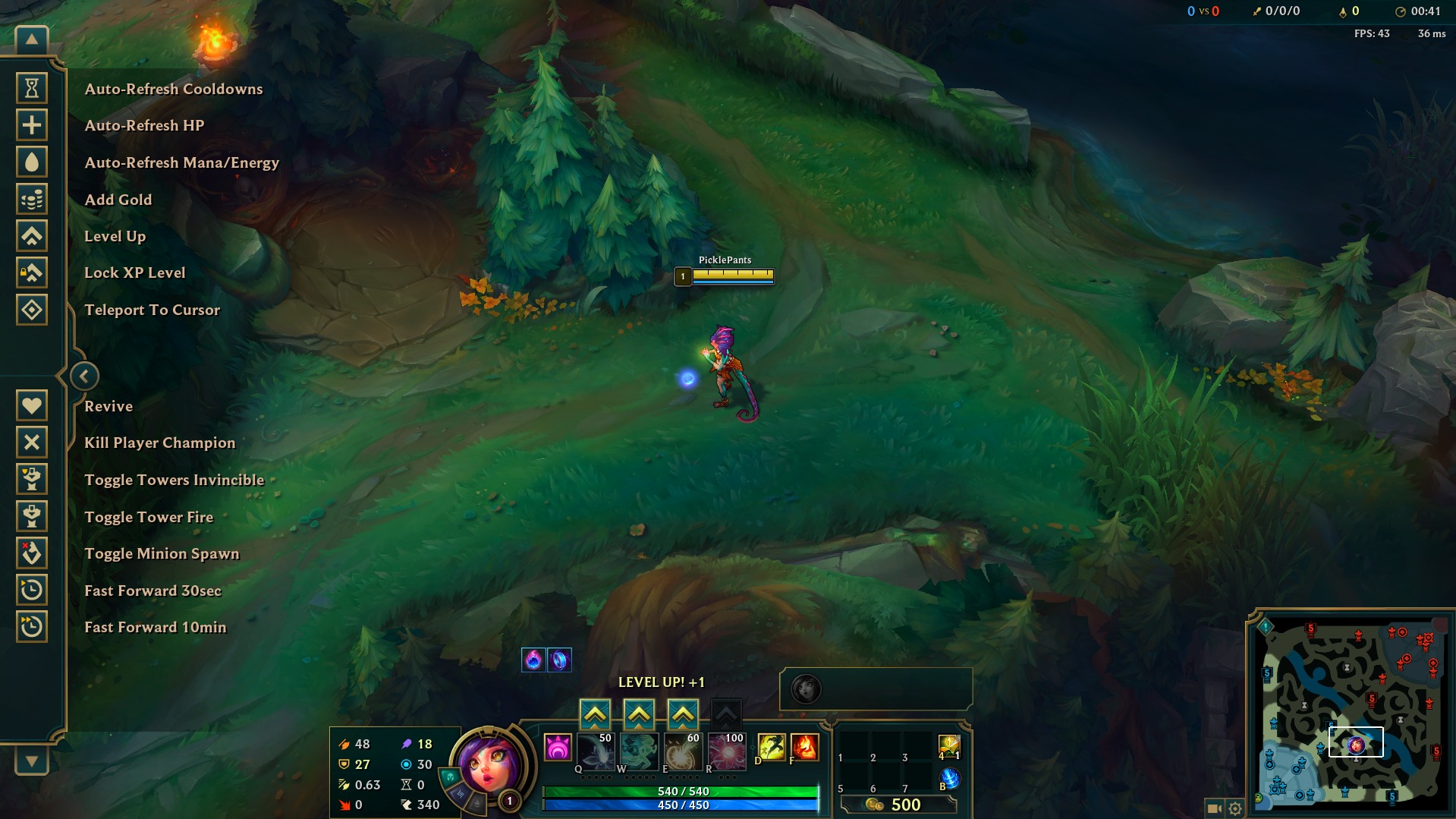Select Auto-Refresh Cooldowns menu entry
Viewport: 1456px width, 819px height.
click(x=174, y=89)
